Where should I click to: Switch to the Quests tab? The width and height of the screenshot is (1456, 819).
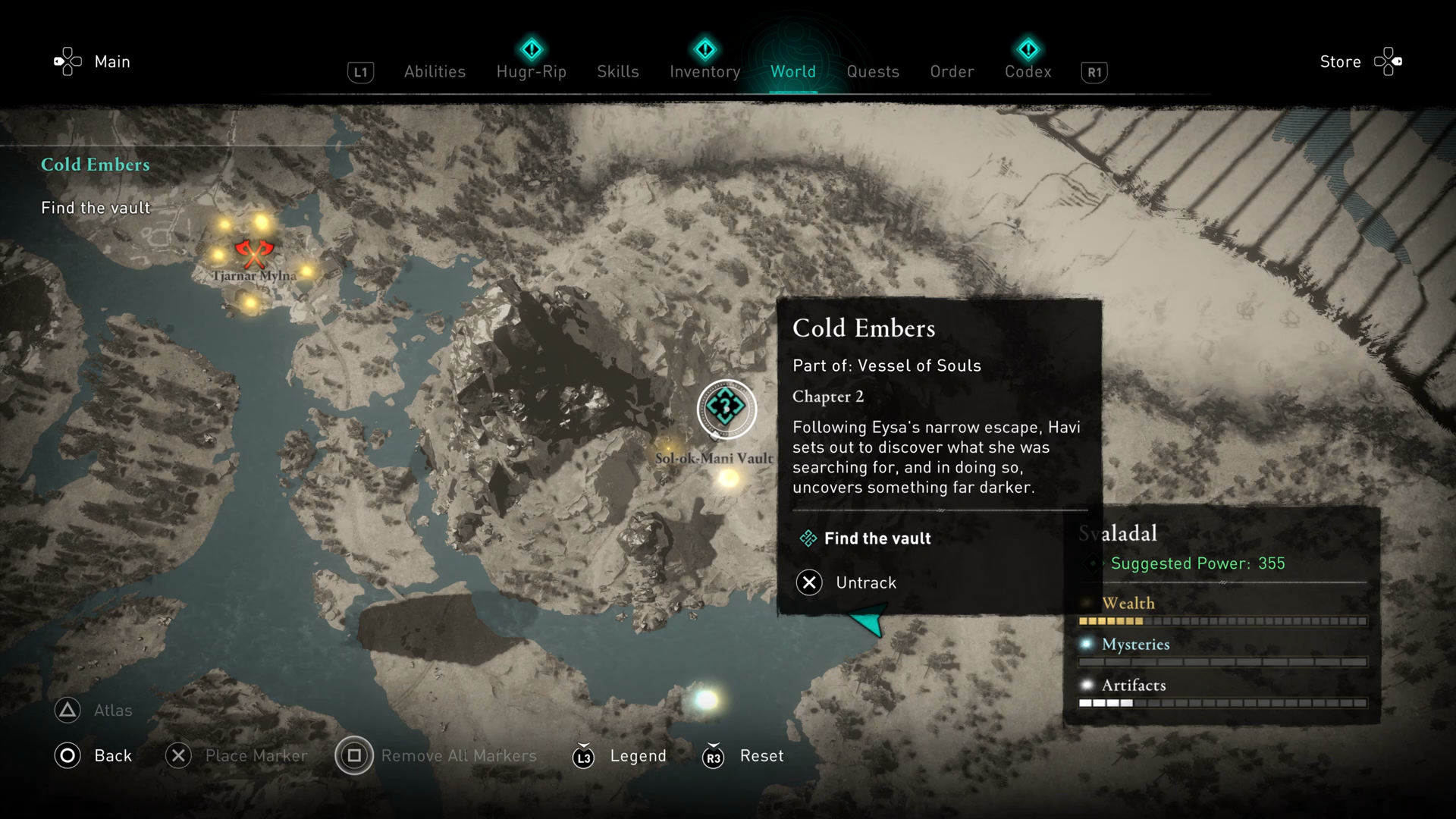(x=873, y=71)
